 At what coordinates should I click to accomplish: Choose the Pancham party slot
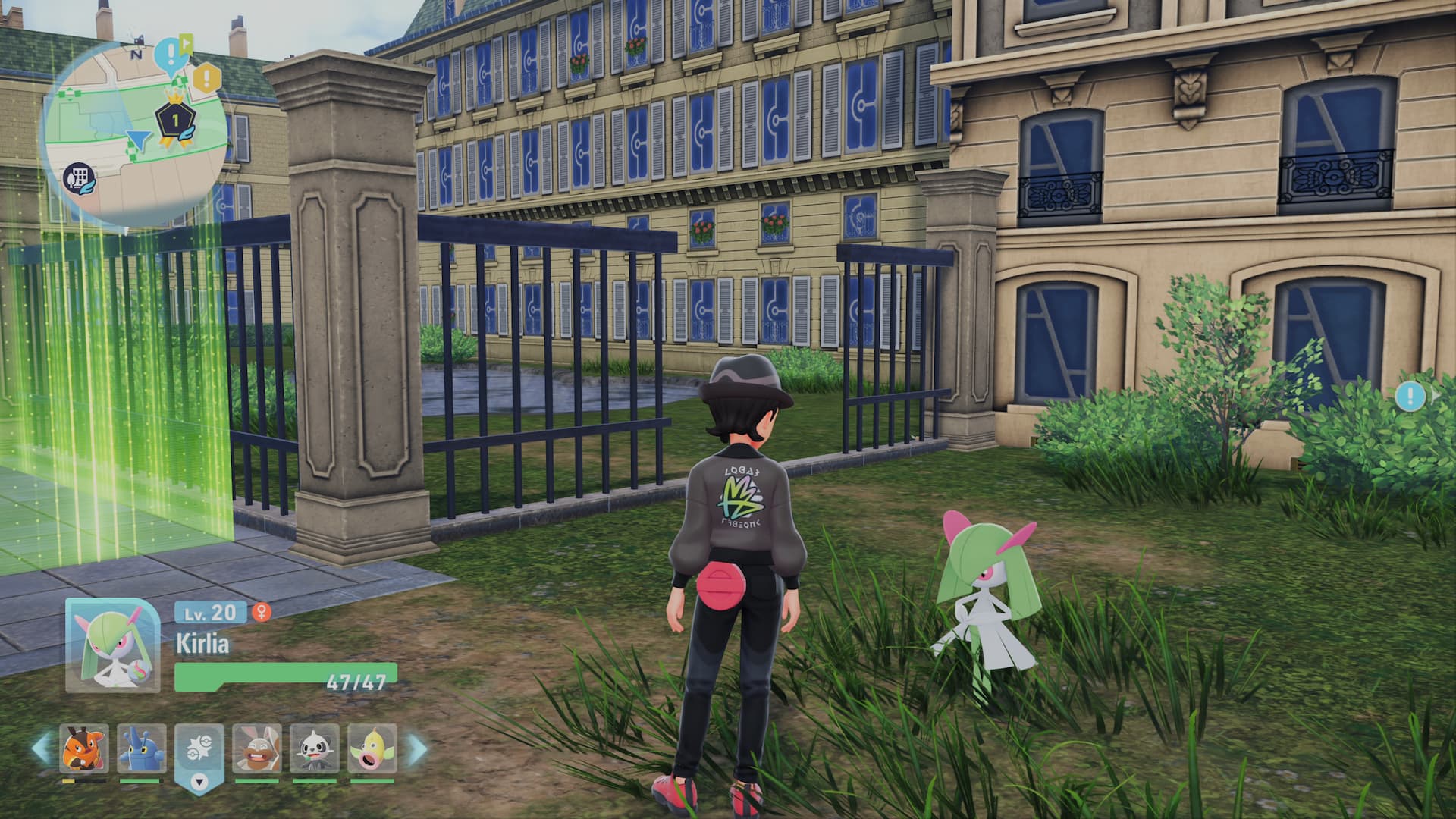314,748
